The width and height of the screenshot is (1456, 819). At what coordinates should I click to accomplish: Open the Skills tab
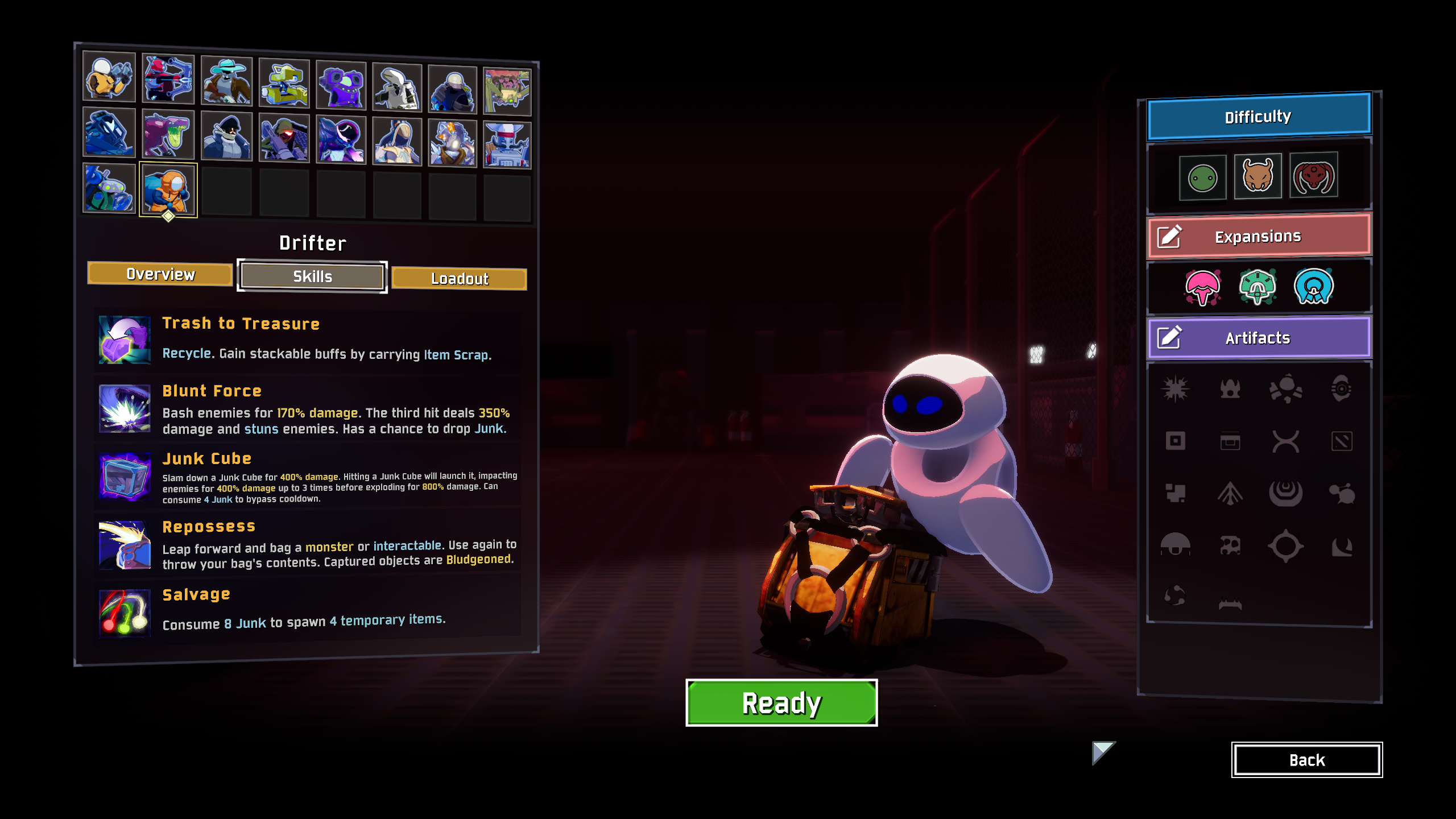pyautogui.click(x=312, y=276)
